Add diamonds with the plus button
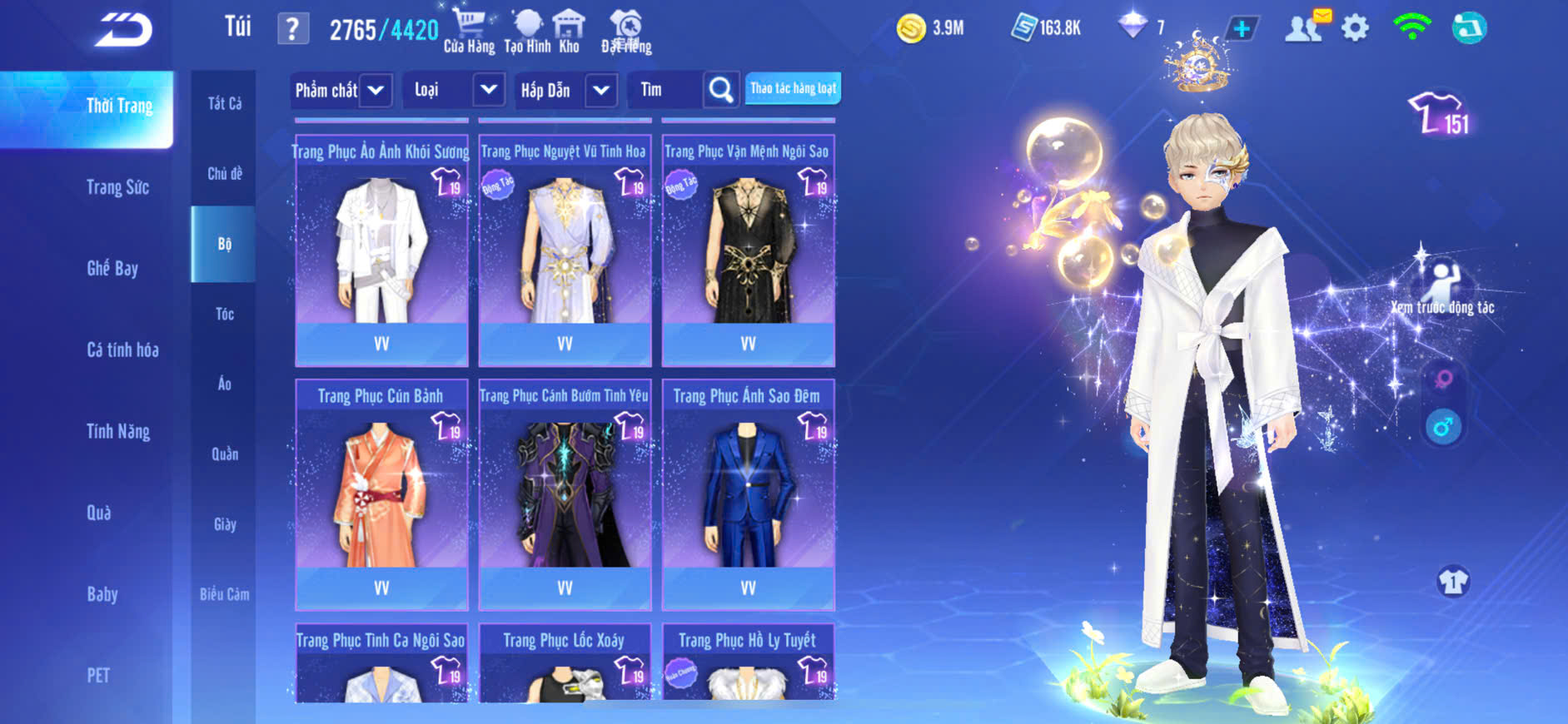1568x724 pixels. point(1241,29)
